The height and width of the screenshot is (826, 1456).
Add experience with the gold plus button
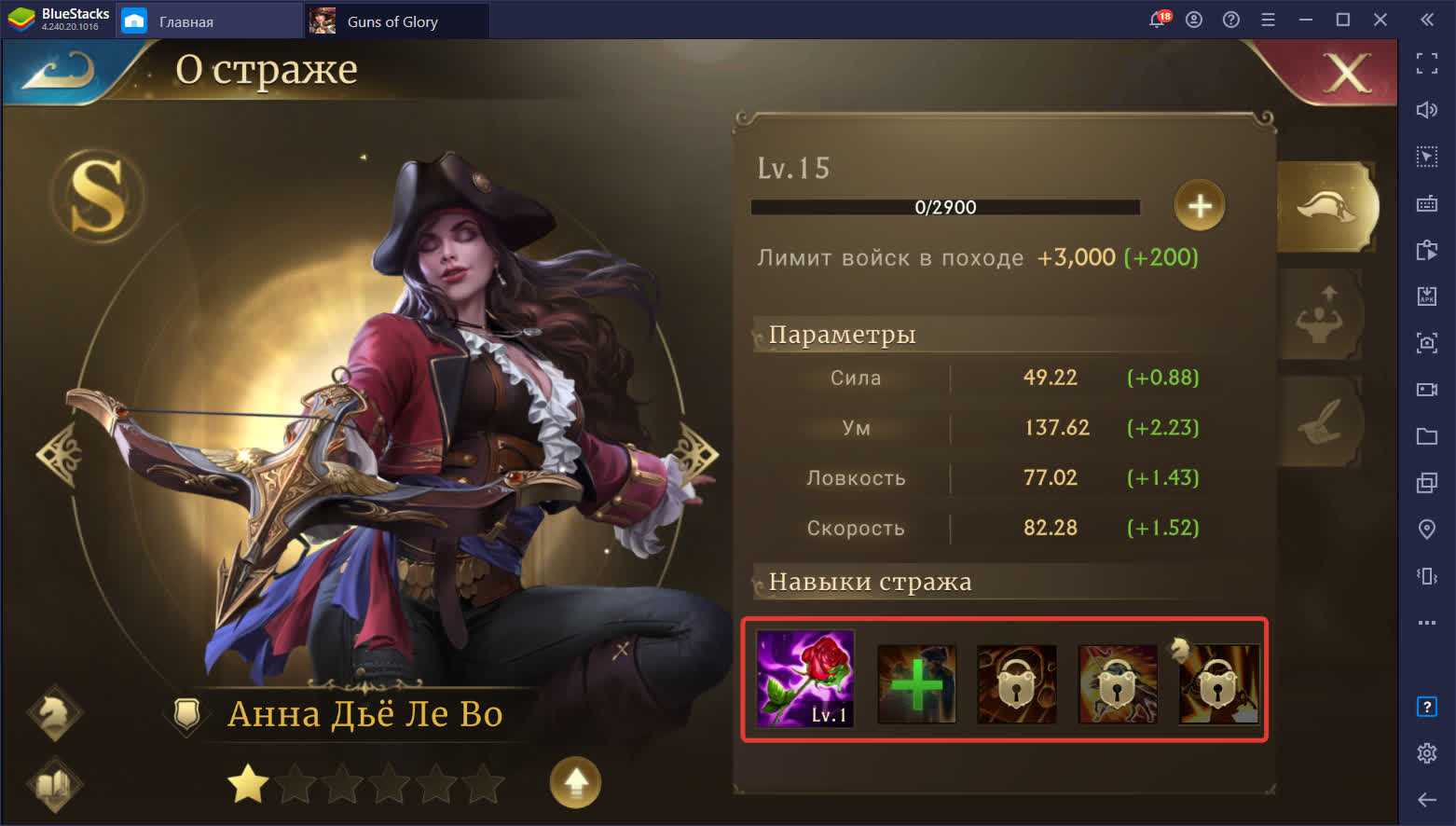[1199, 205]
